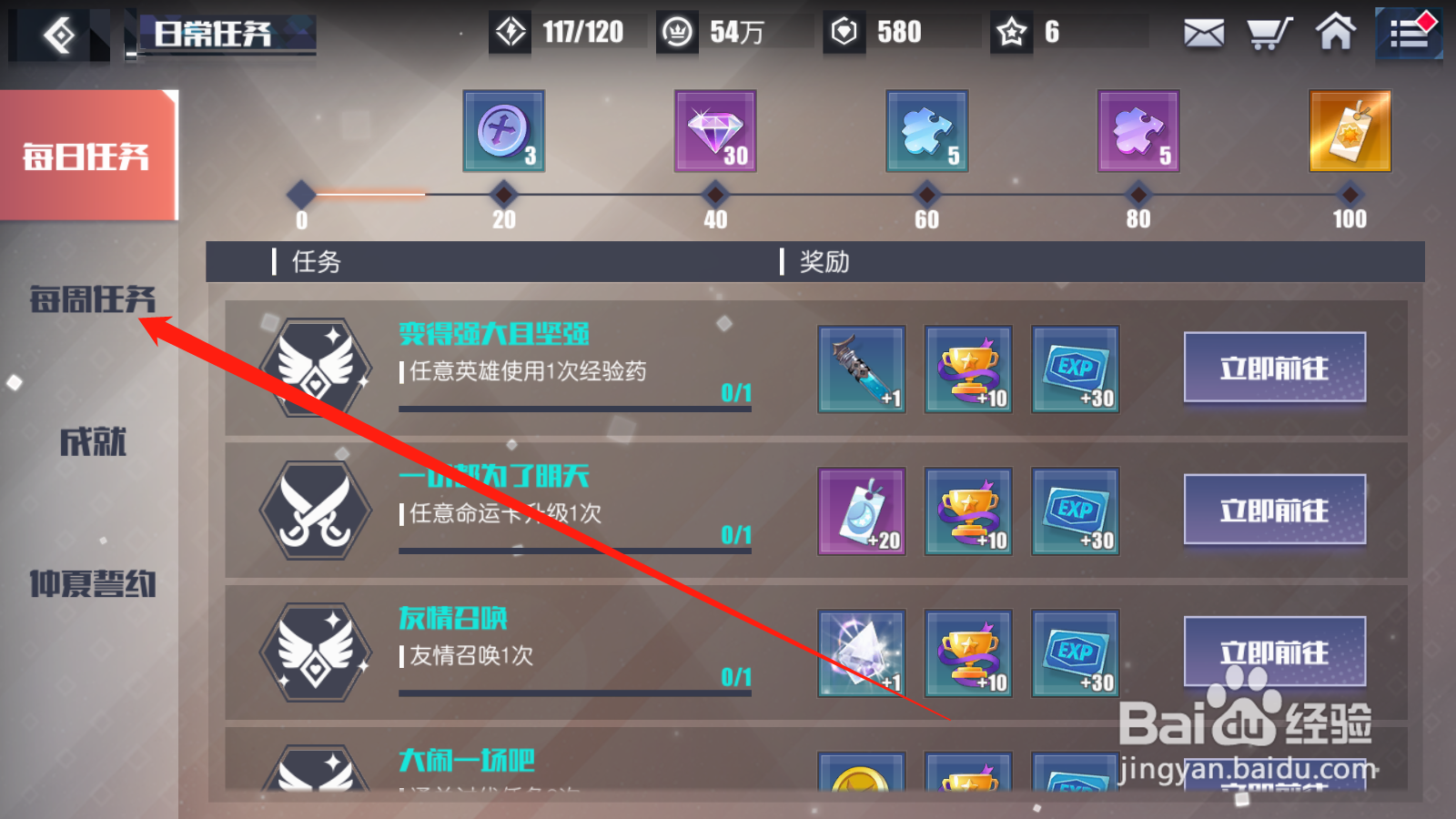
Task: Click the 117/120 stamina display
Action: point(564,32)
